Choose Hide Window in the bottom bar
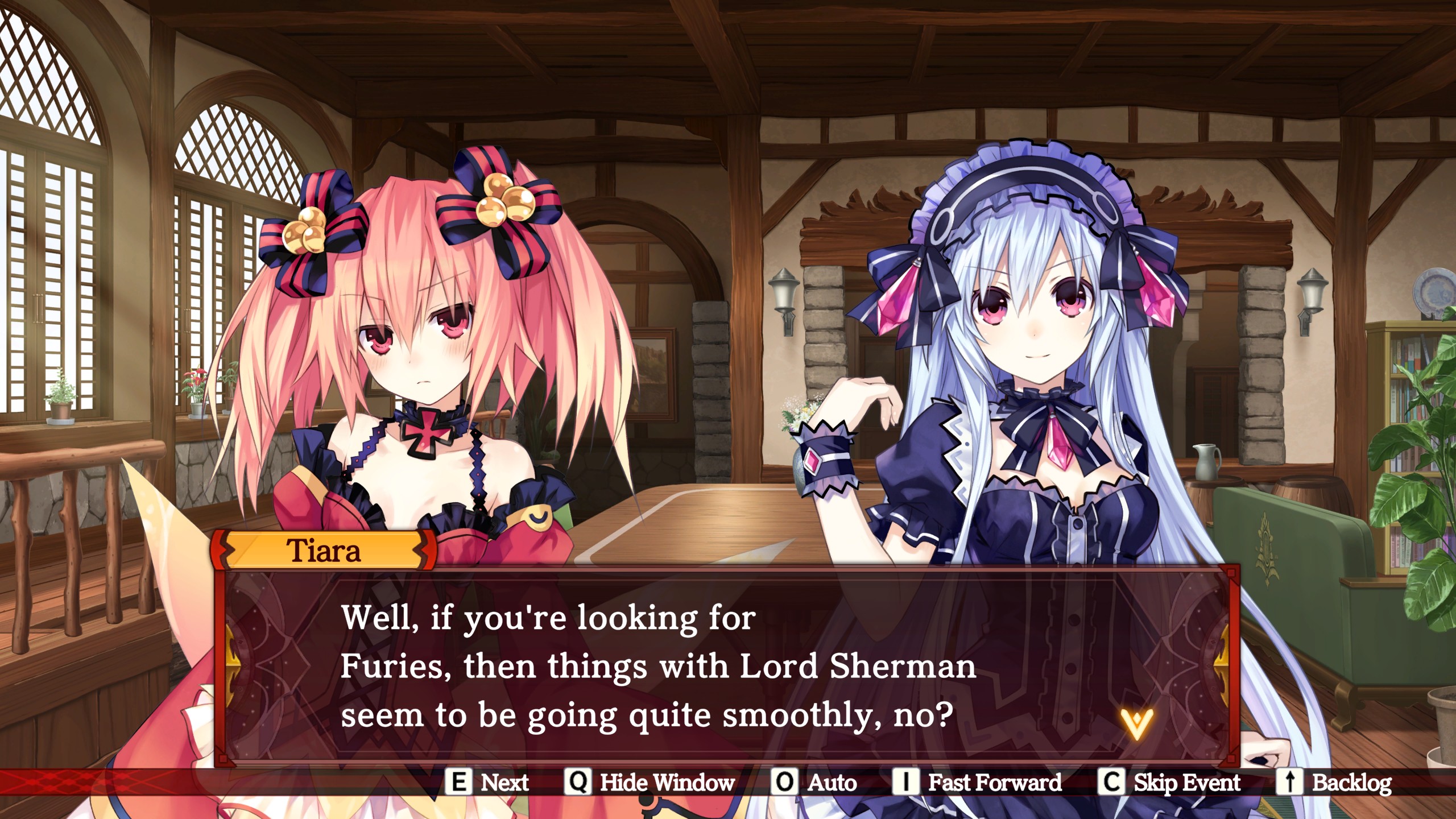 pyautogui.click(x=650, y=783)
